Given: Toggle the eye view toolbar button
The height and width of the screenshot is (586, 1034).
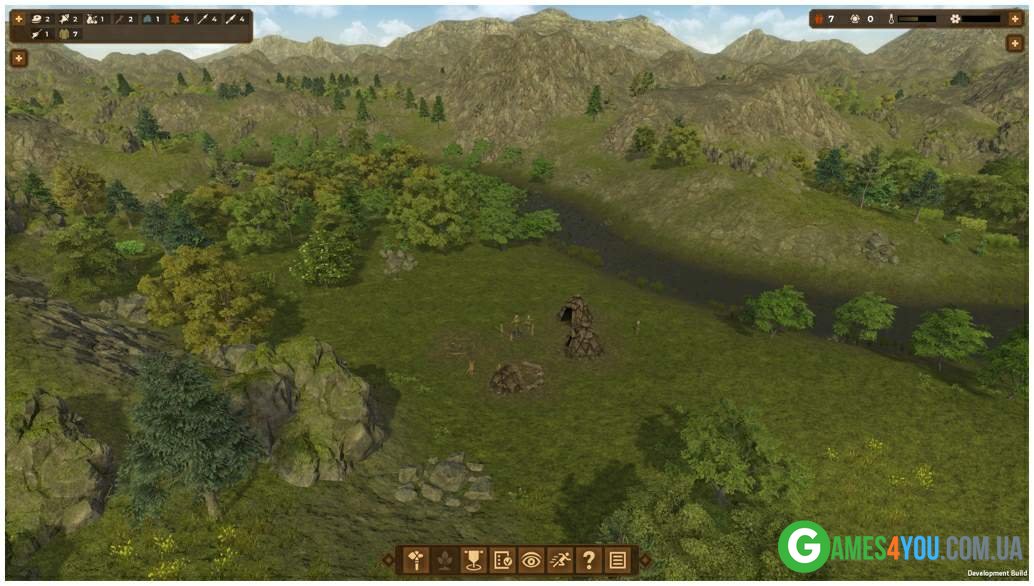Looking at the screenshot, I should [531, 560].
